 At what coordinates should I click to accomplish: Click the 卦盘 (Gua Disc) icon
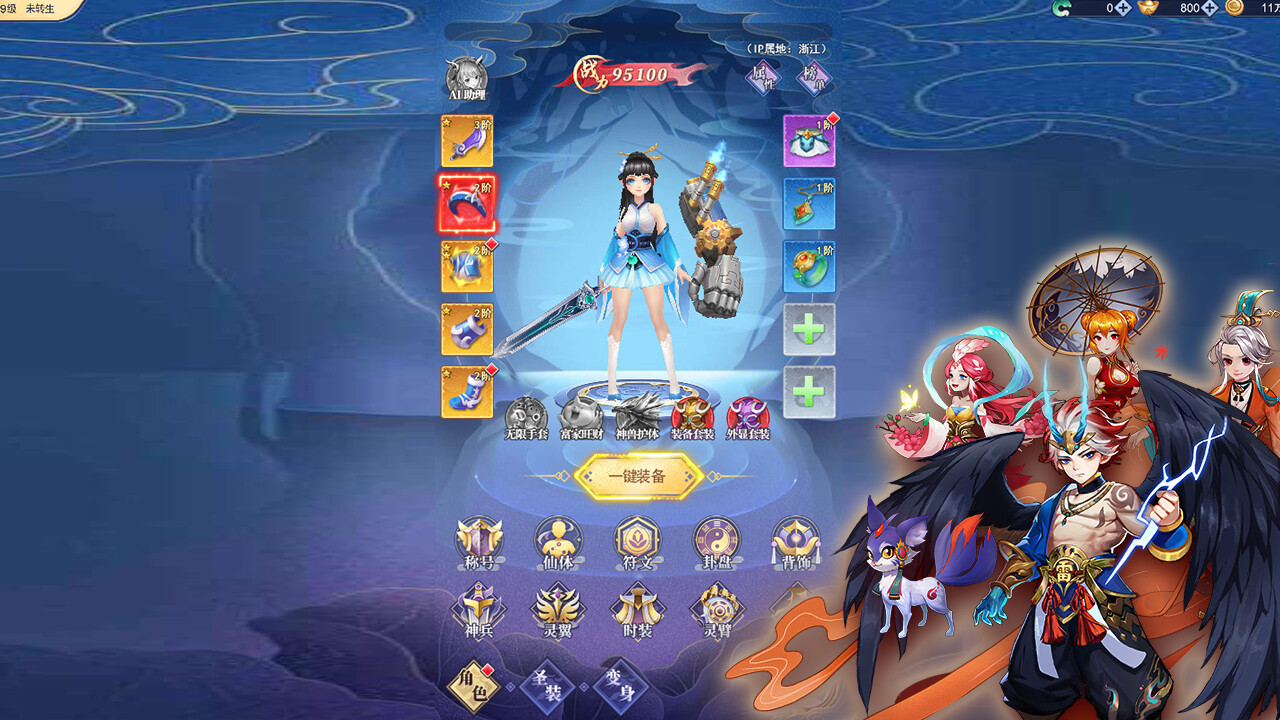click(x=716, y=540)
